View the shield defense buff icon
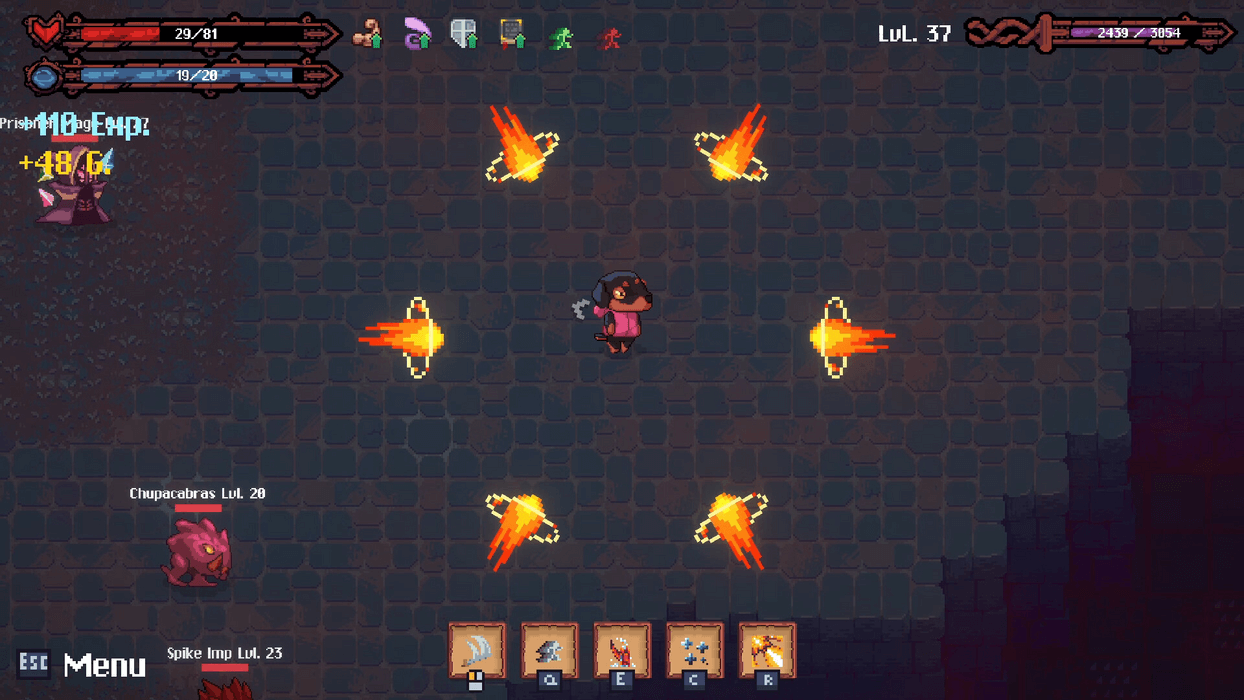Screen dimensions: 1244x700 coord(464,34)
